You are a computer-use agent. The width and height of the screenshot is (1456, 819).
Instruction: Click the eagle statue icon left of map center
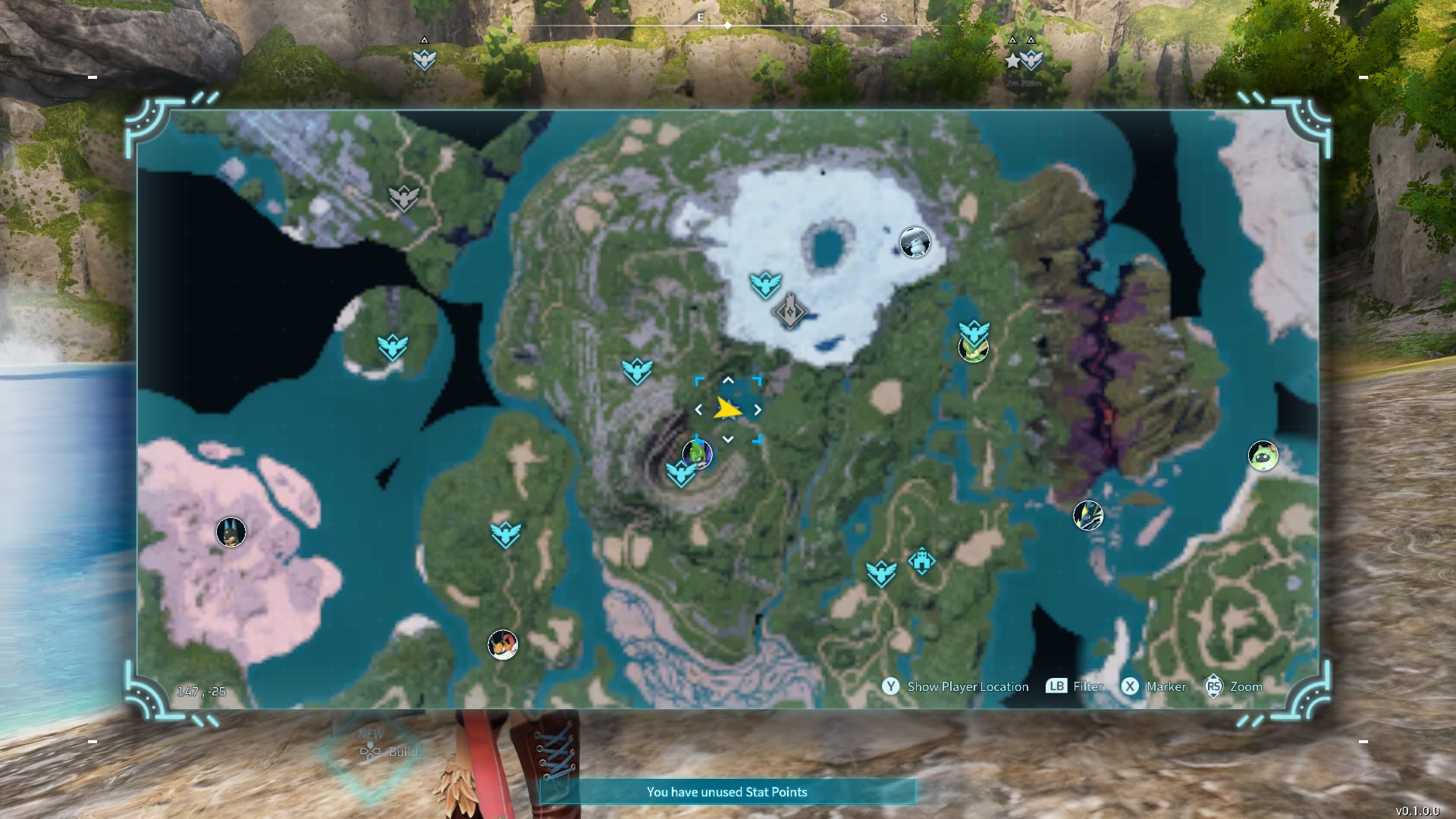pyautogui.click(x=637, y=372)
